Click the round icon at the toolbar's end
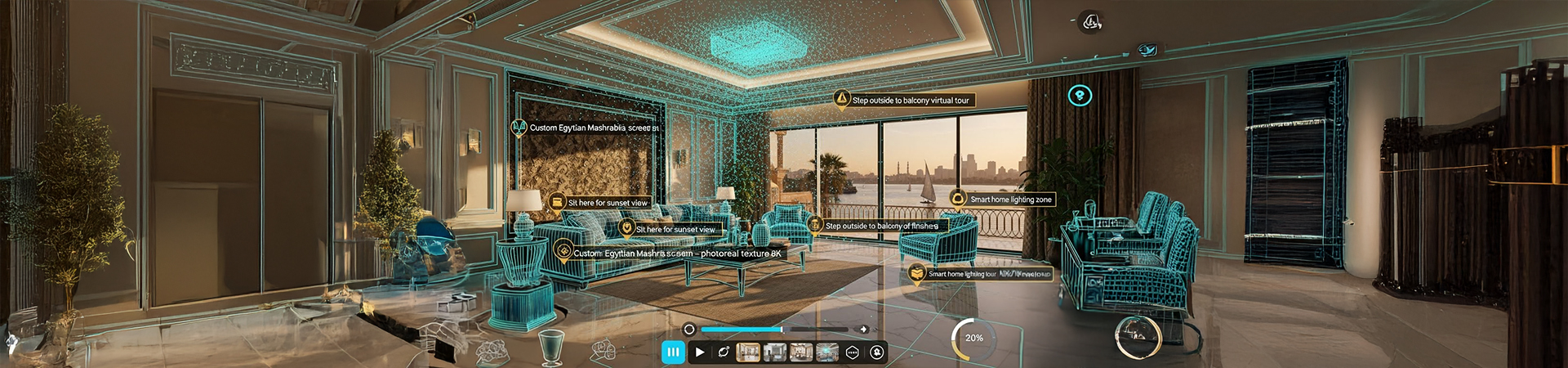 coord(877,352)
